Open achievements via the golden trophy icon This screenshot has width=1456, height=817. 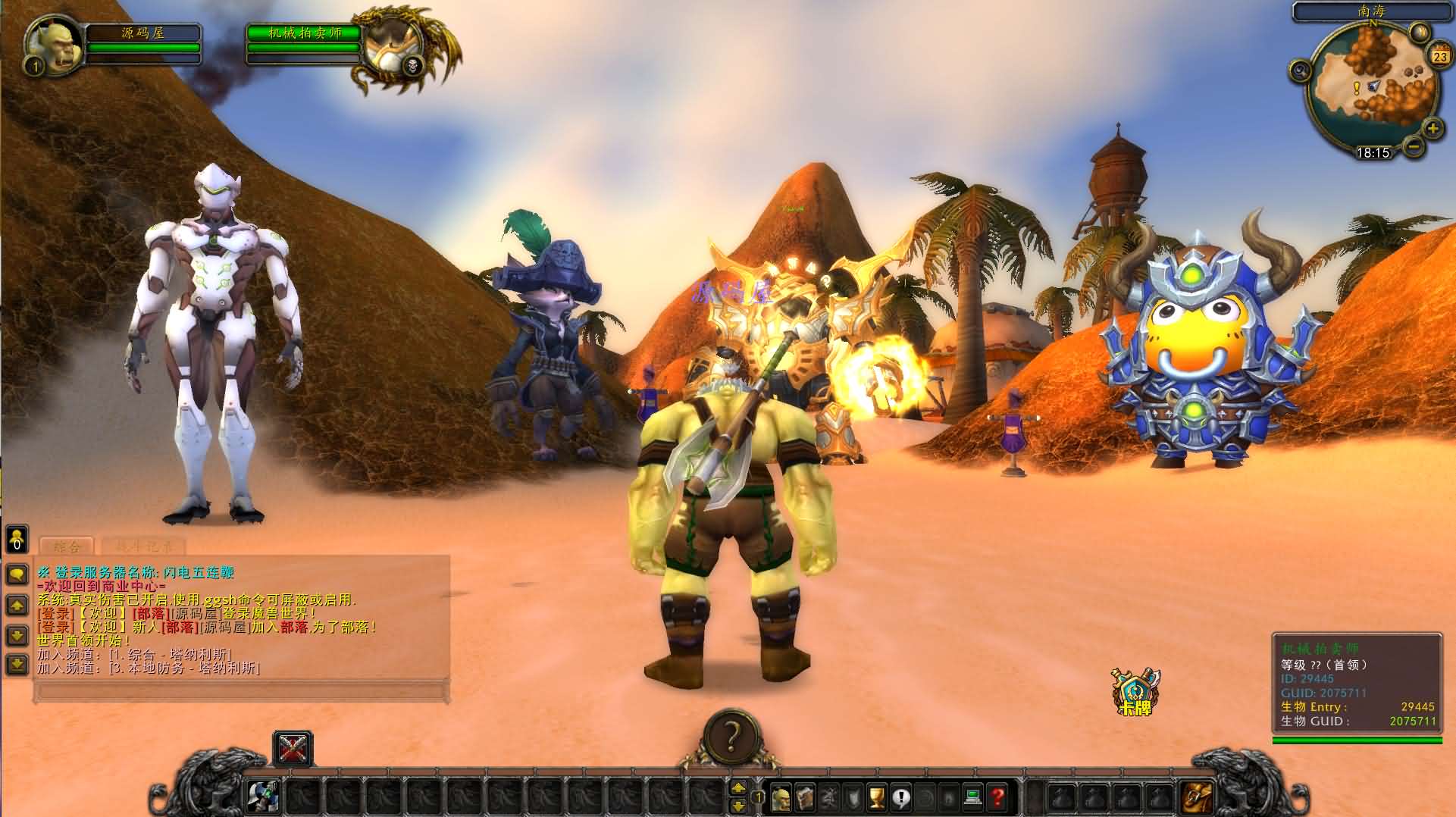coord(877,797)
